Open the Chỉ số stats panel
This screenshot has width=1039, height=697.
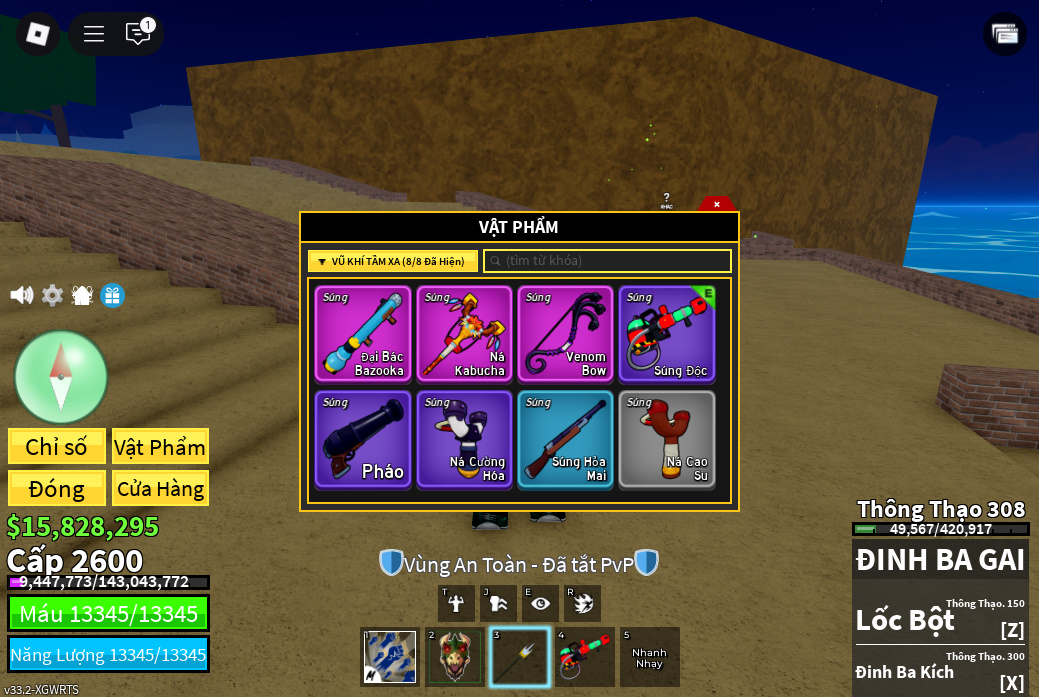coord(57,447)
